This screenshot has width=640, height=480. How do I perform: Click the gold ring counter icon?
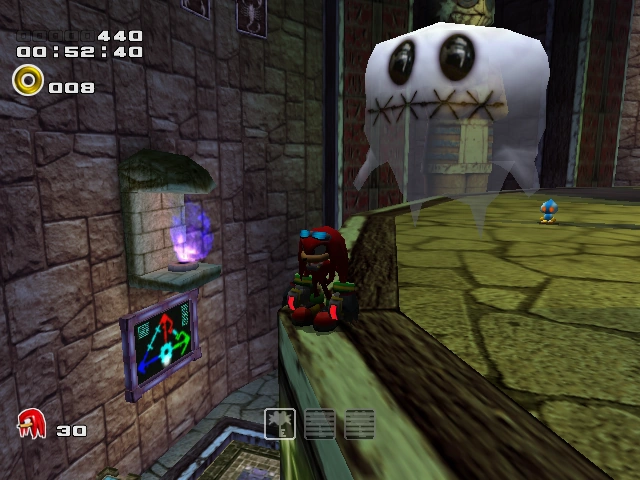(x=28, y=79)
